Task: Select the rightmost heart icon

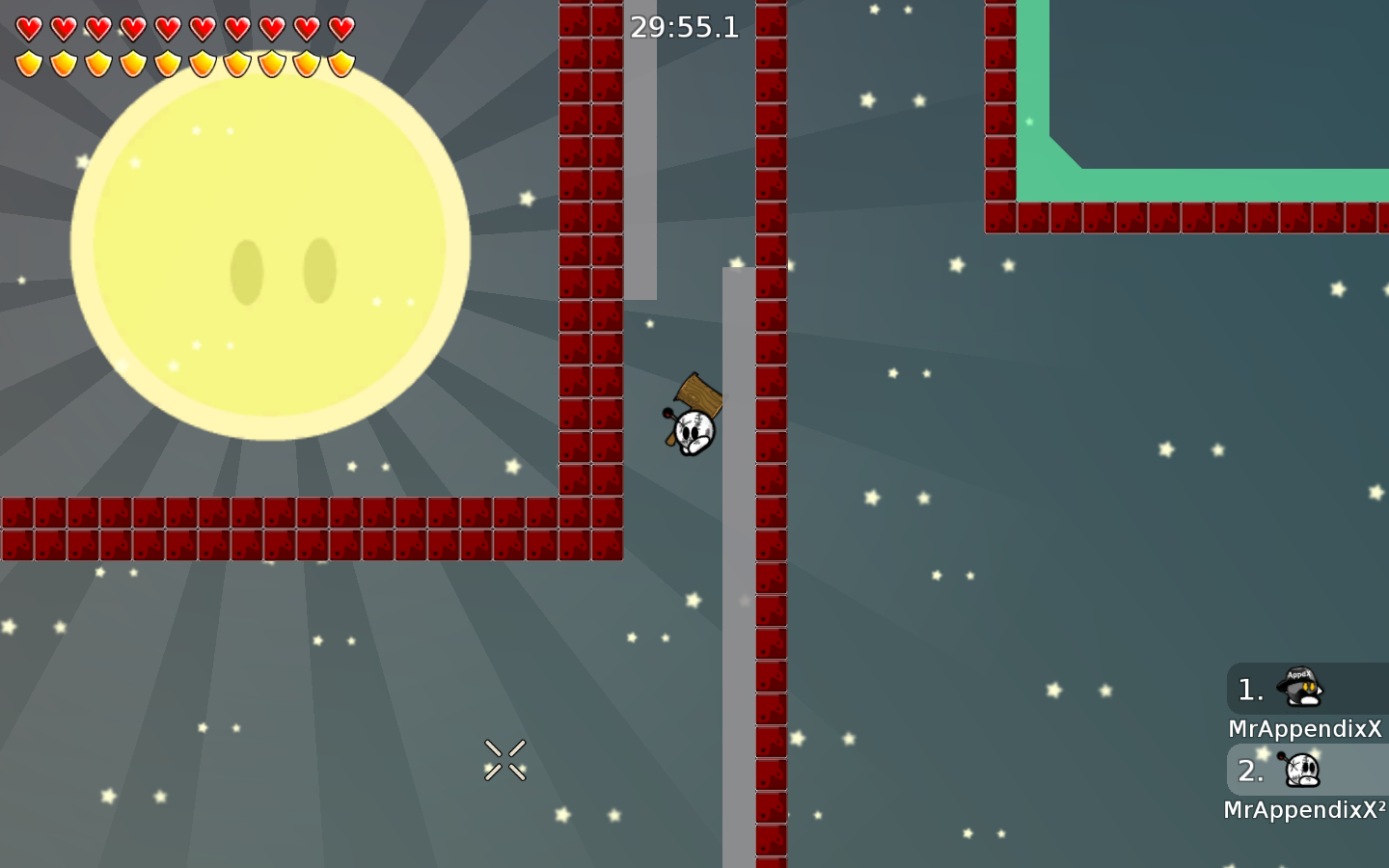Action: point(340,27)
